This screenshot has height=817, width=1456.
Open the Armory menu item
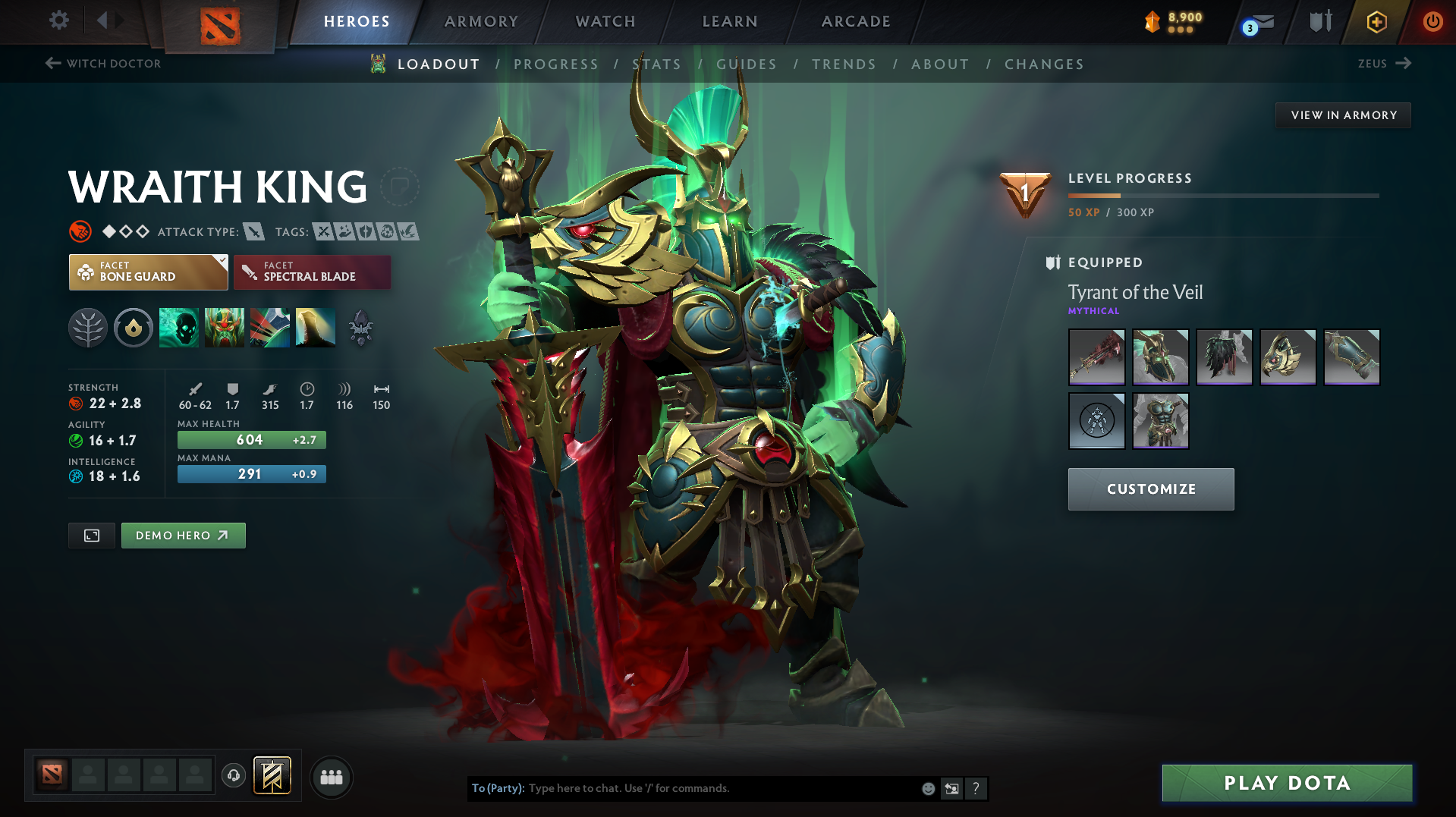click(481, 21)
